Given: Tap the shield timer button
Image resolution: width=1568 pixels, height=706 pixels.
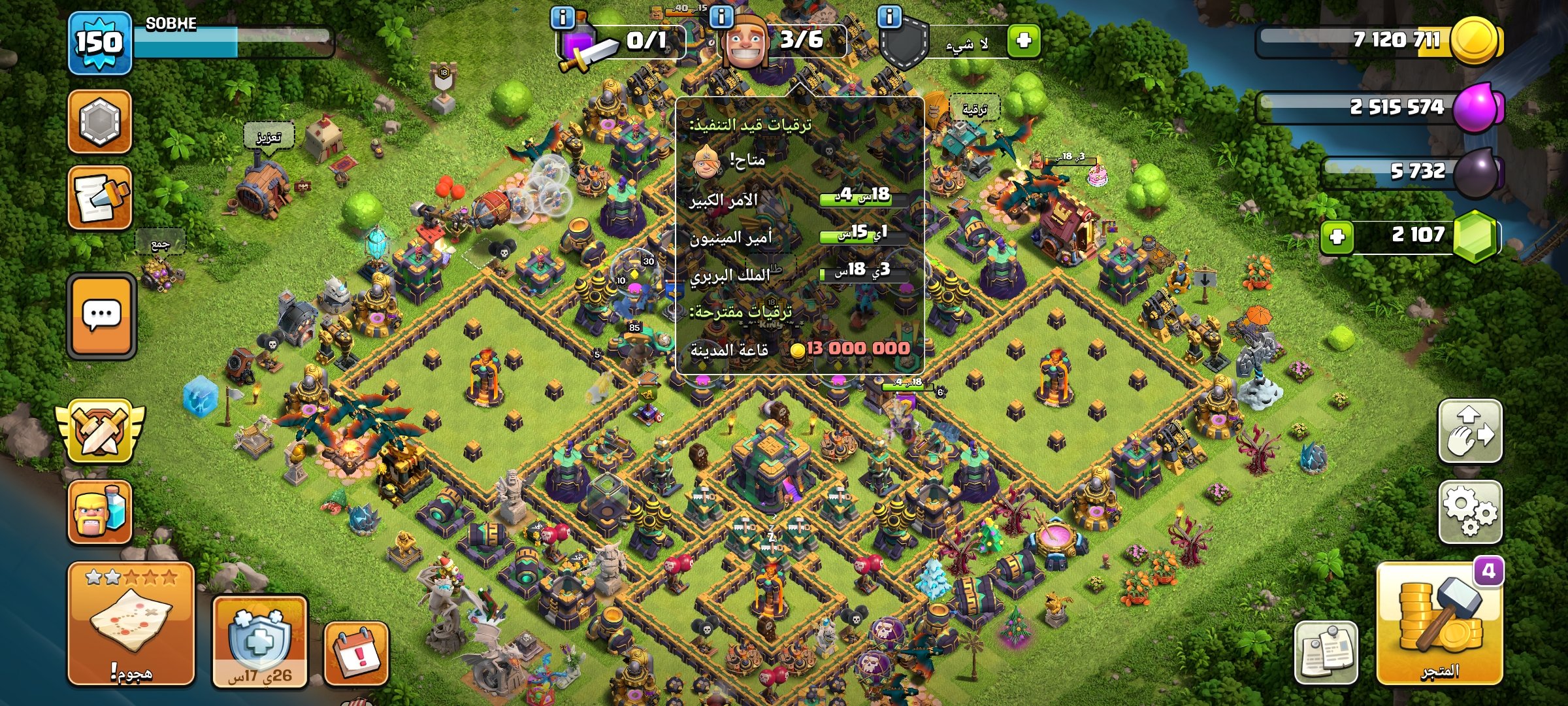Looking at the screenshot, I should click(x=260, y=642).
